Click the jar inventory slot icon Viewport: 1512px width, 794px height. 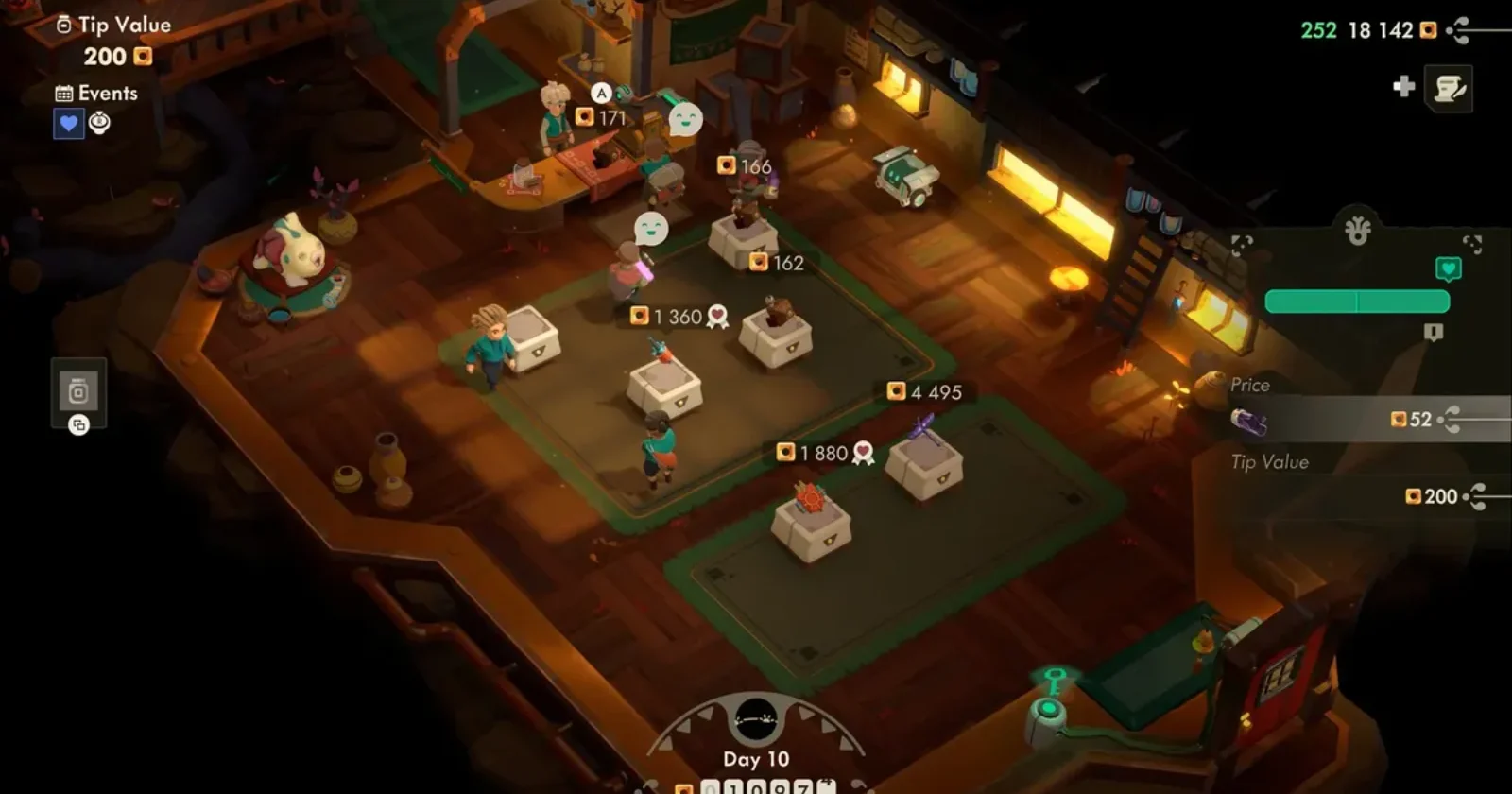pos(78,391)
